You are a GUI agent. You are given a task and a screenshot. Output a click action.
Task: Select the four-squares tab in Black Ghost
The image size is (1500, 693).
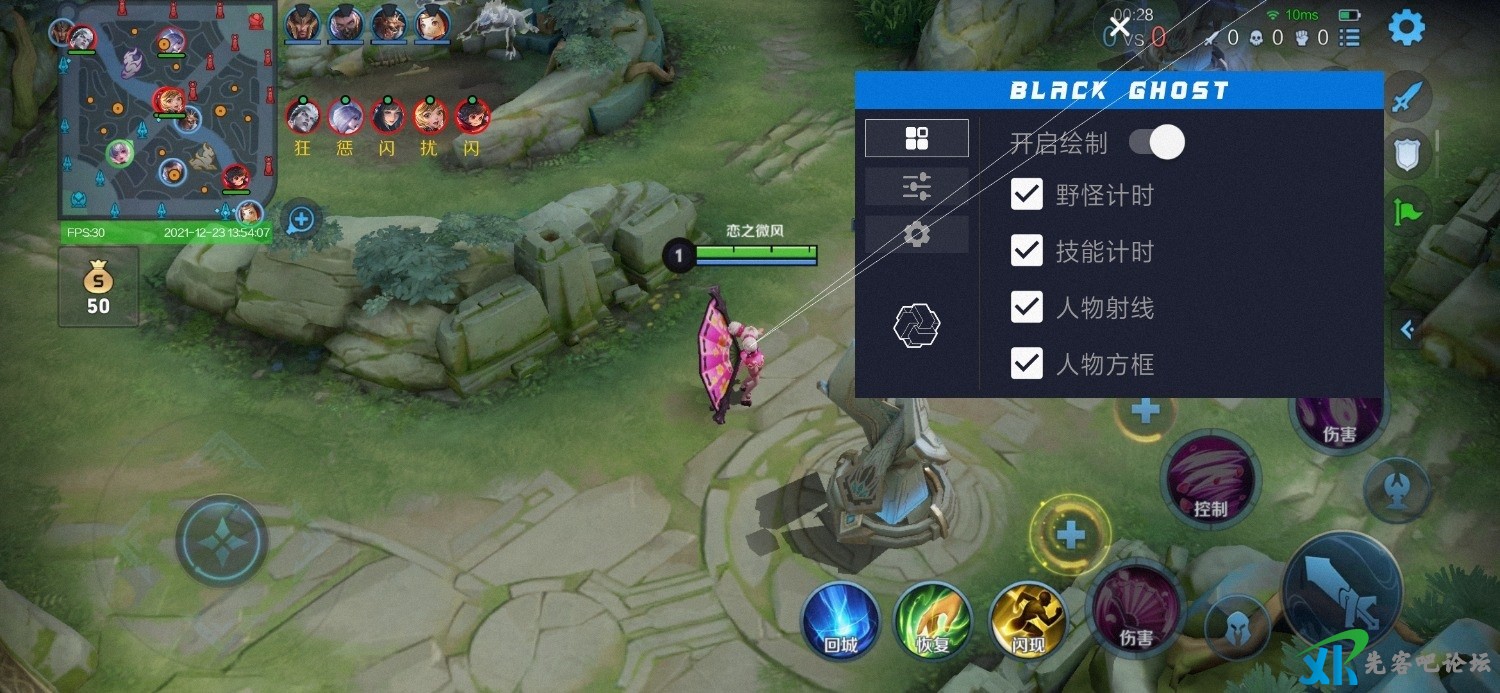(x=916, y=138)
